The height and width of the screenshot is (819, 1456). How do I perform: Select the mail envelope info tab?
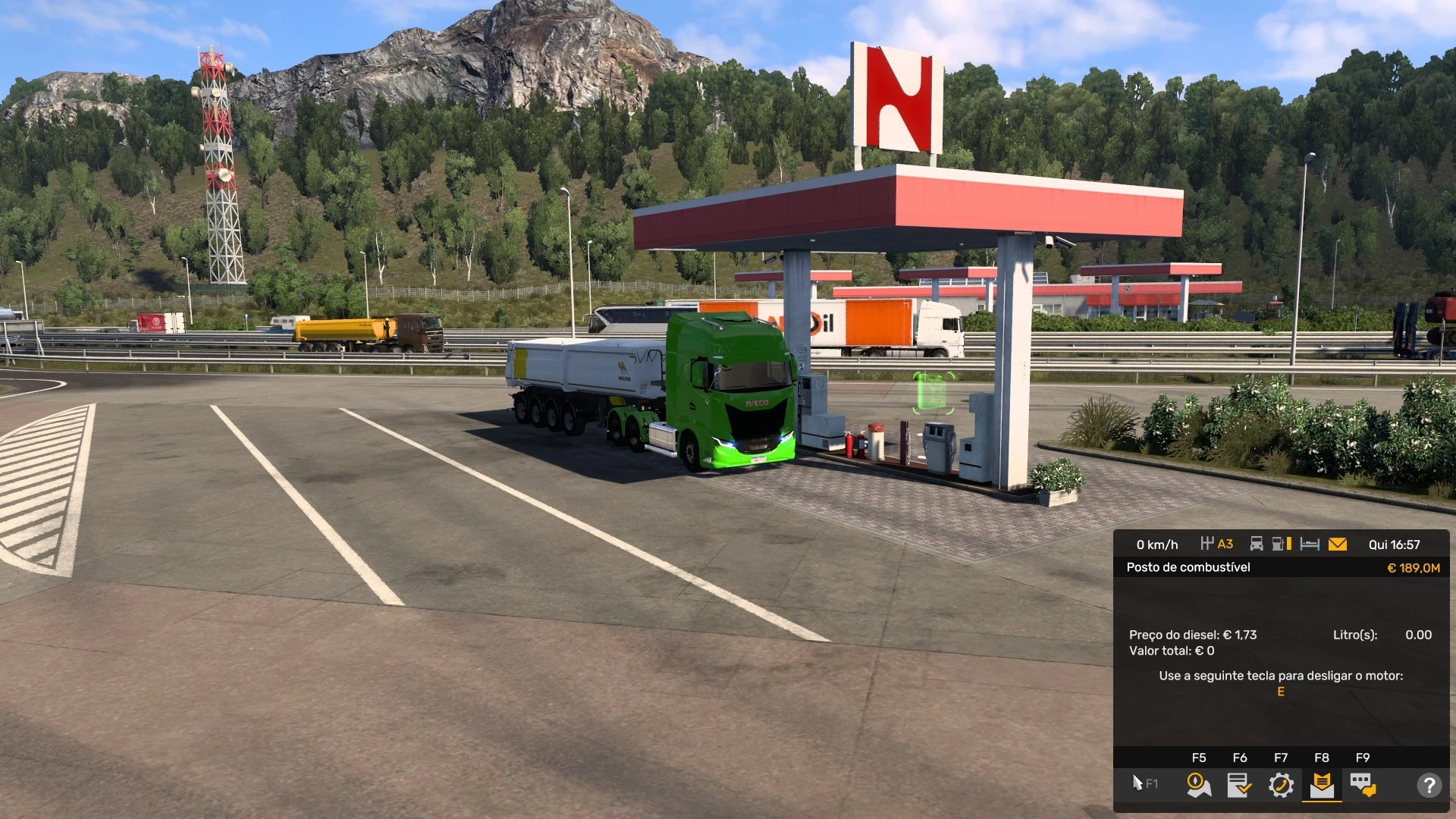pos(1322,785)
